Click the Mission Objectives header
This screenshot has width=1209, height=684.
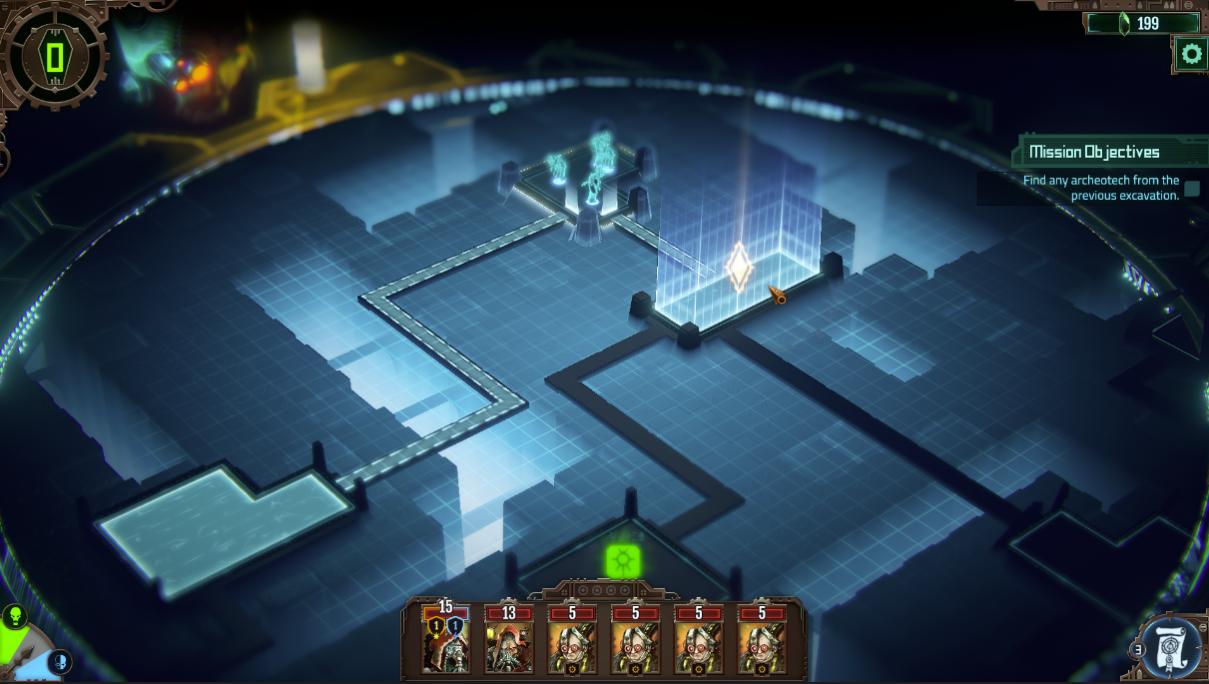click(1094, 152)
